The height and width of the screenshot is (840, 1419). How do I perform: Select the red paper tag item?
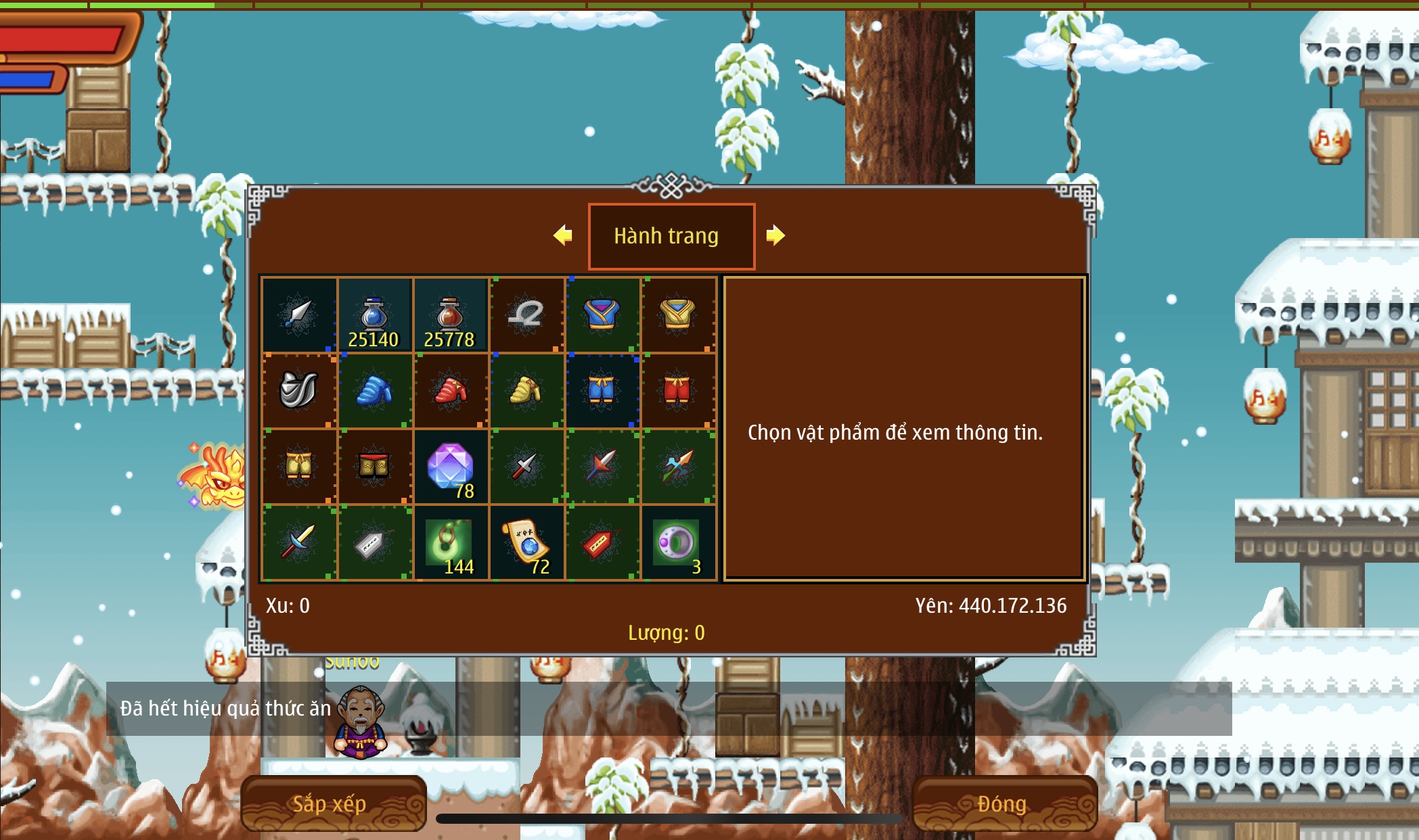[x=602, y=542]
